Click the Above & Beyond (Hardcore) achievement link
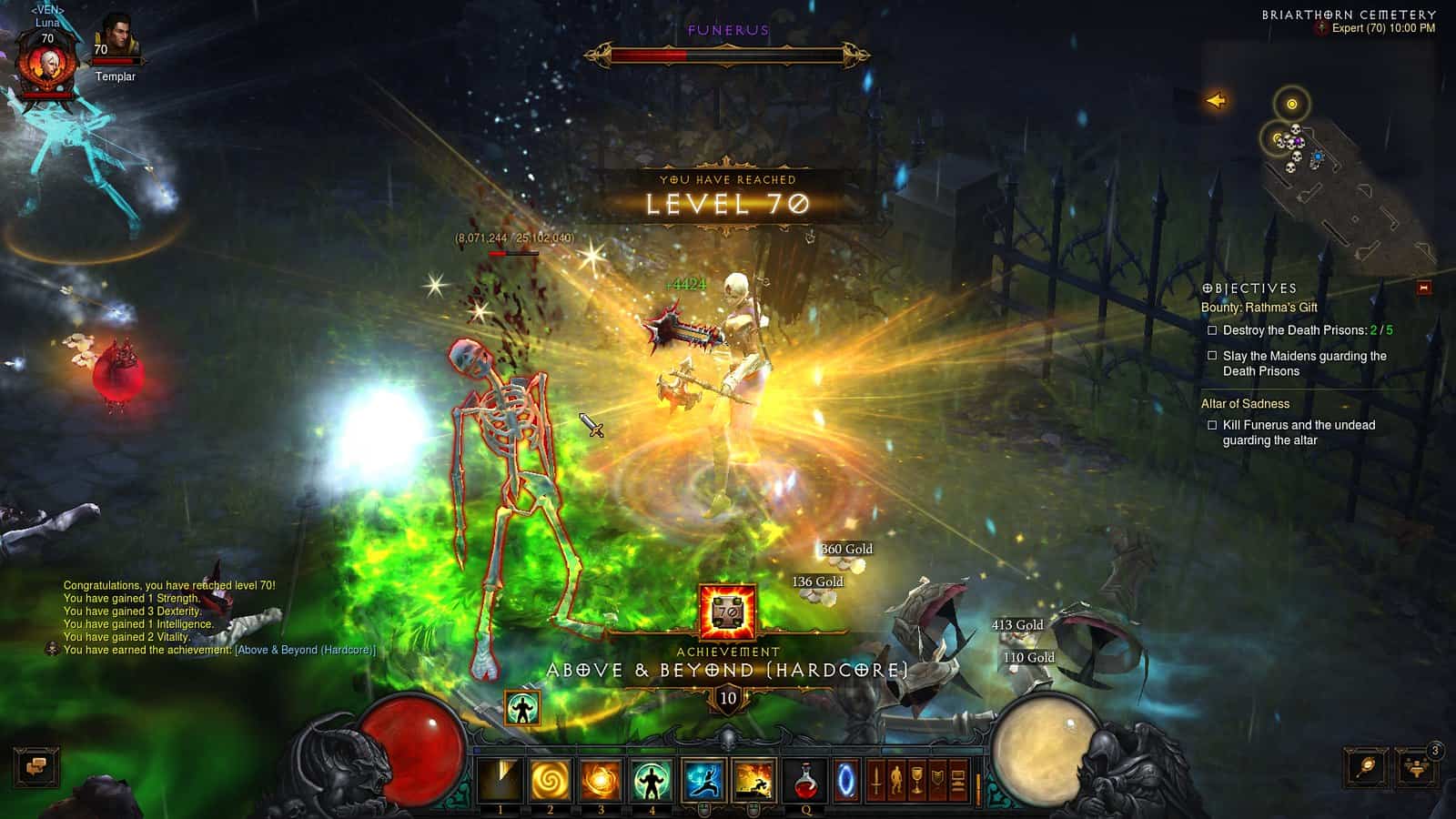The height and width of the screenshot is (819, 1456). (x=305, y=651)
